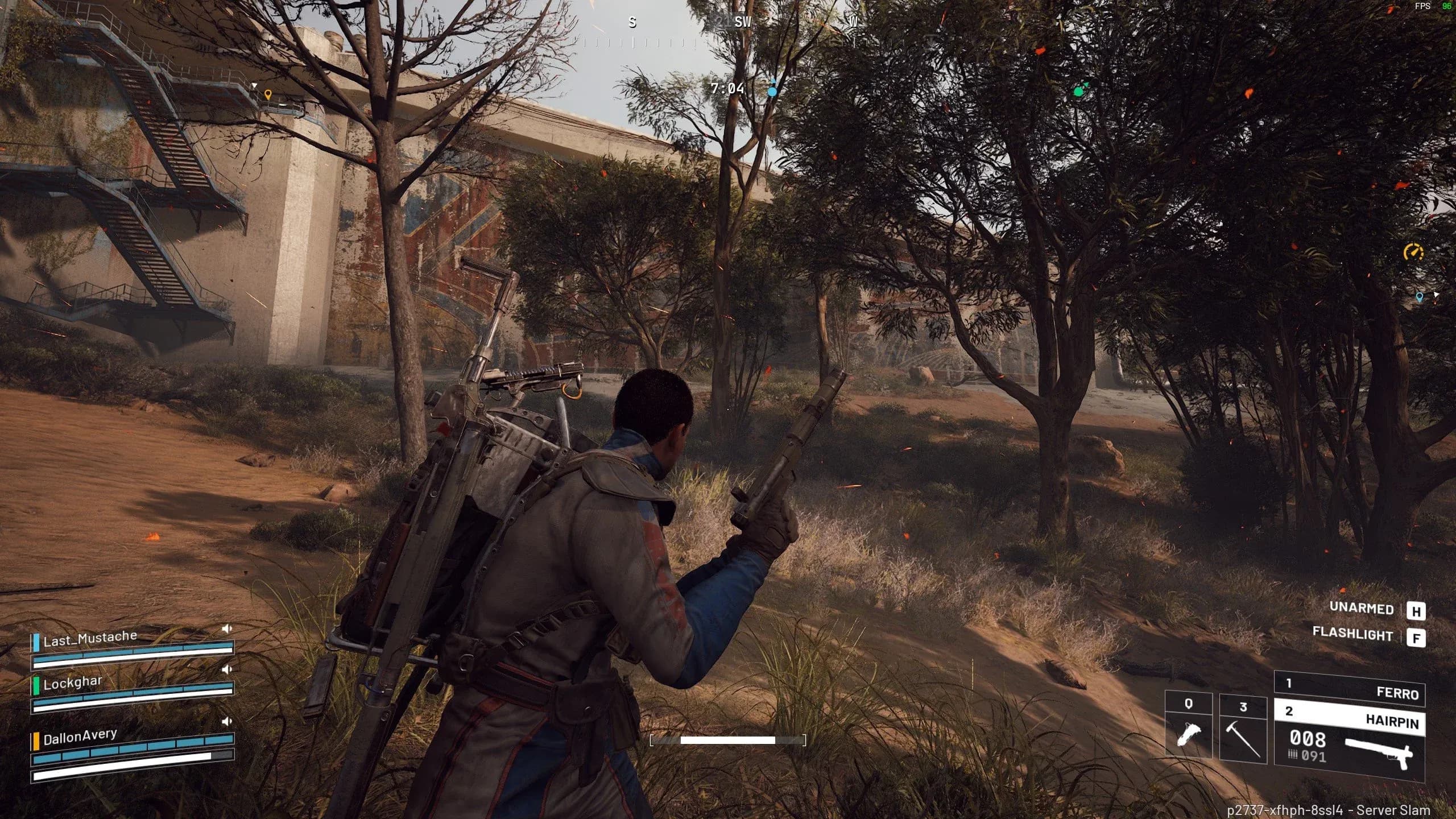Mute Last_Mustache's voice speaker
Image resolution: width=1456 pixels, height=819 pixels.
pyautogui.click(x=227, y=628)
